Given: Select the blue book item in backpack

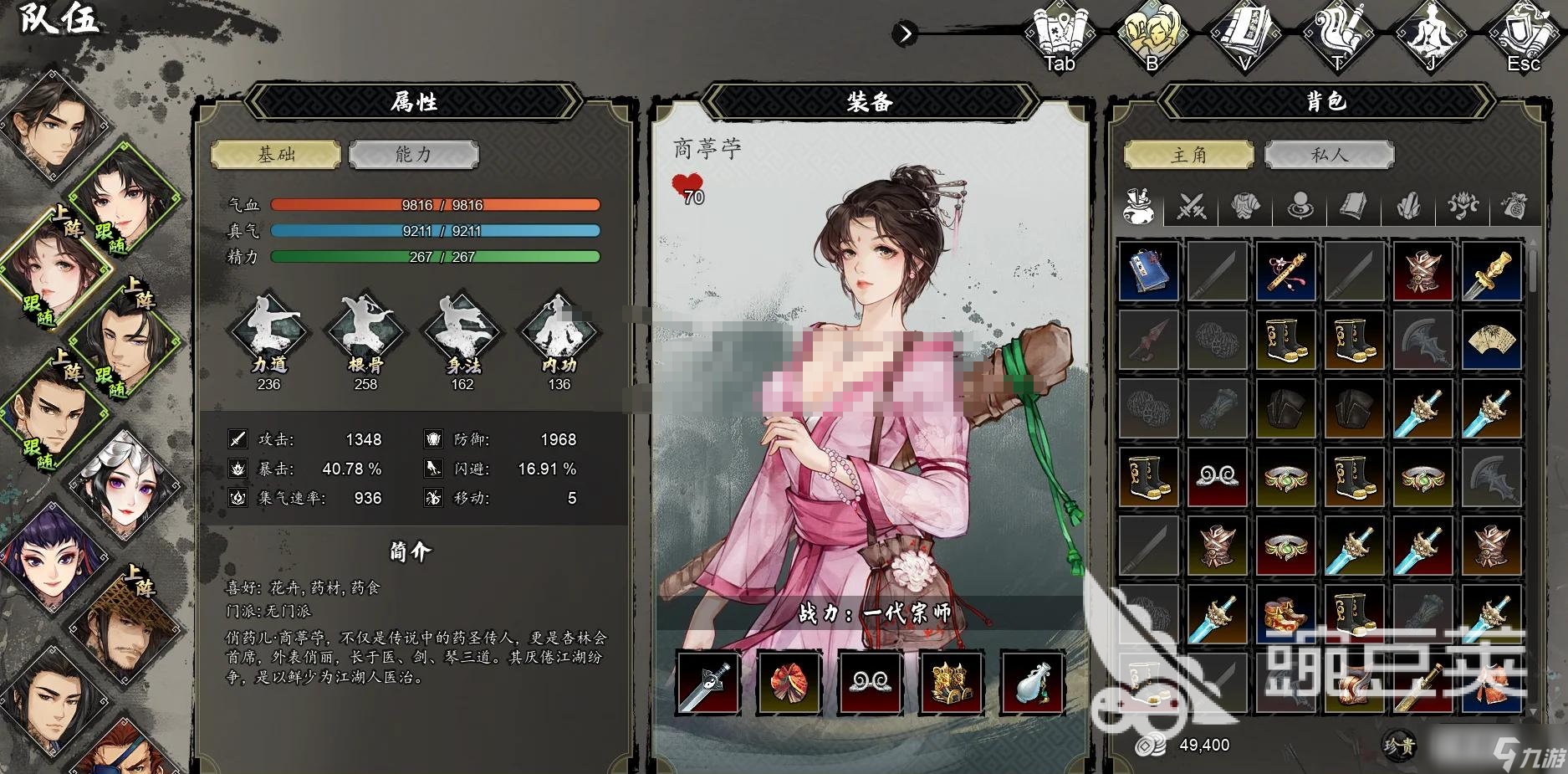Looking at the screenshot, I should 1149,271.
